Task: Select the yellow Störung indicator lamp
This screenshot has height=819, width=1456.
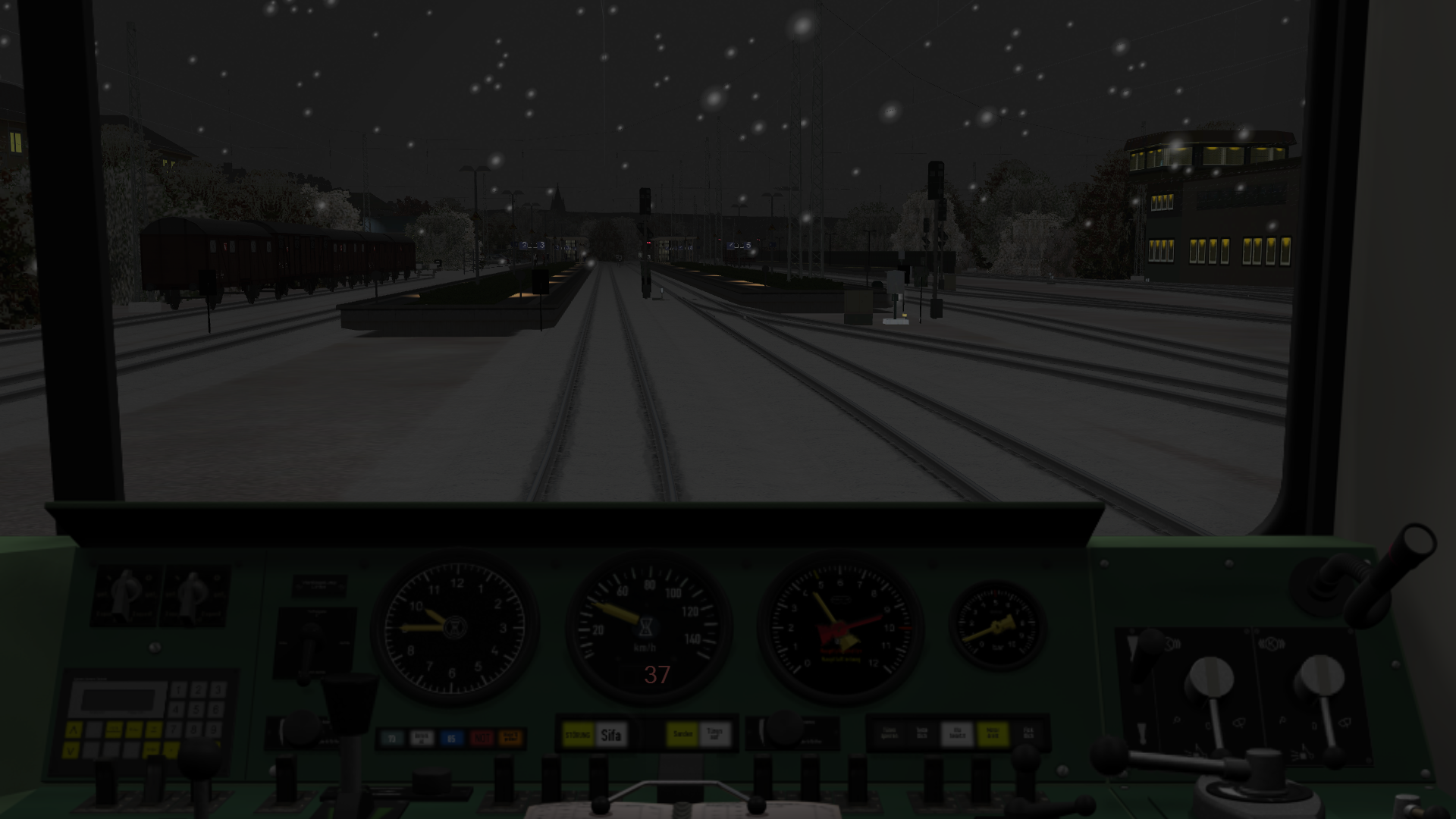Action: (x=578, y=735)
